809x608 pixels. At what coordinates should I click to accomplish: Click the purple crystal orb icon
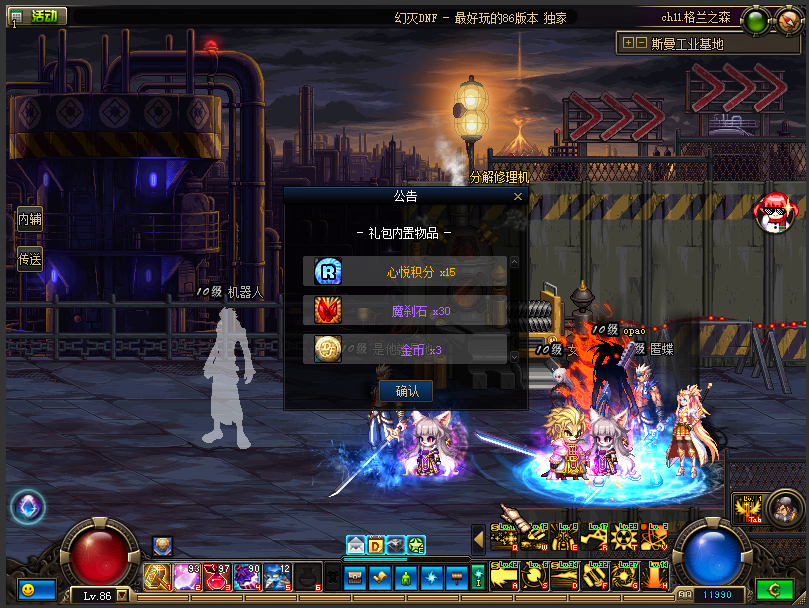click(27, 506)
